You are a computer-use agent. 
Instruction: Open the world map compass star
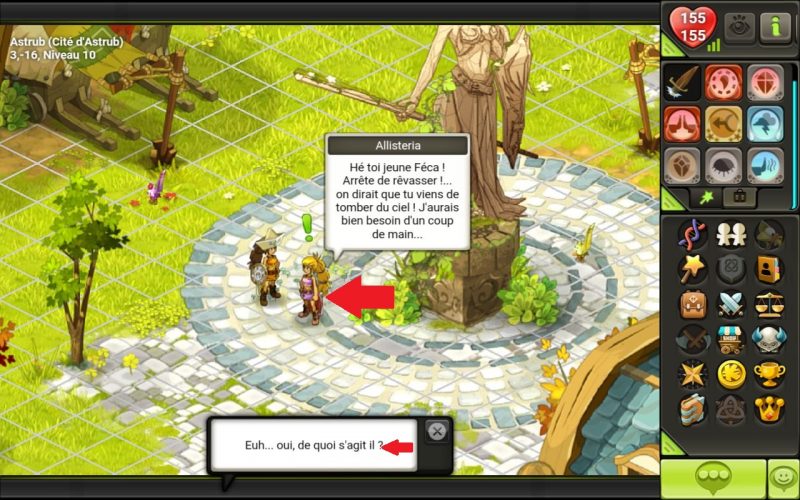(x=692, y=373)
